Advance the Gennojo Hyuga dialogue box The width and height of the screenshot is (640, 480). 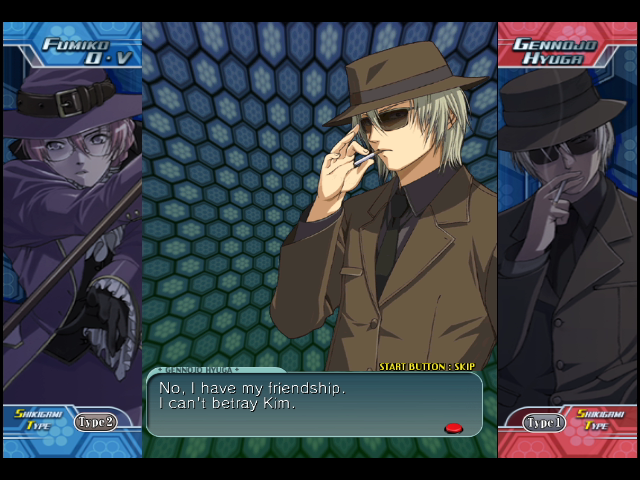click(453, 428)
